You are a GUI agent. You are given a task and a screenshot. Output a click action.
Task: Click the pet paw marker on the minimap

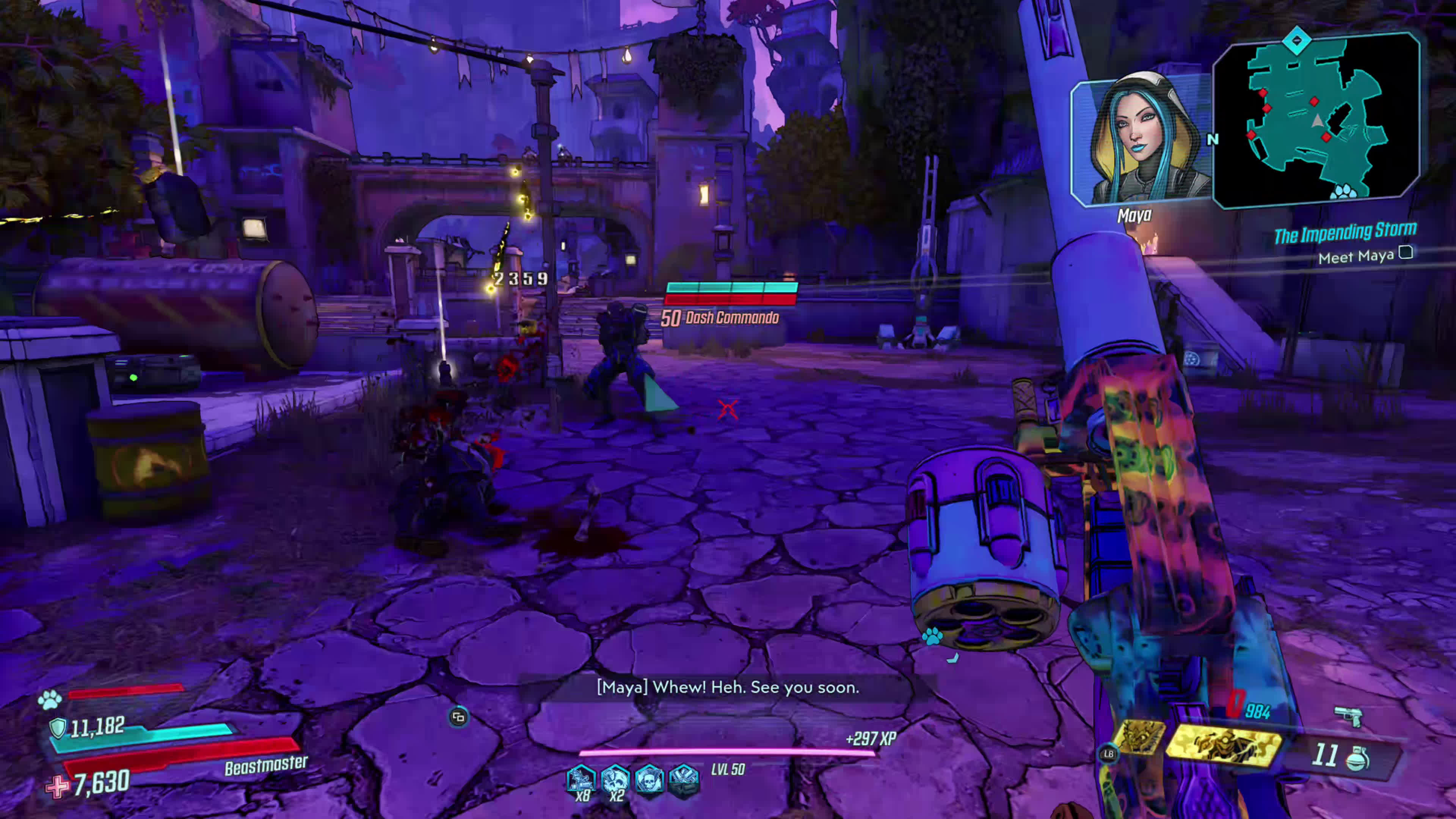1343,192
